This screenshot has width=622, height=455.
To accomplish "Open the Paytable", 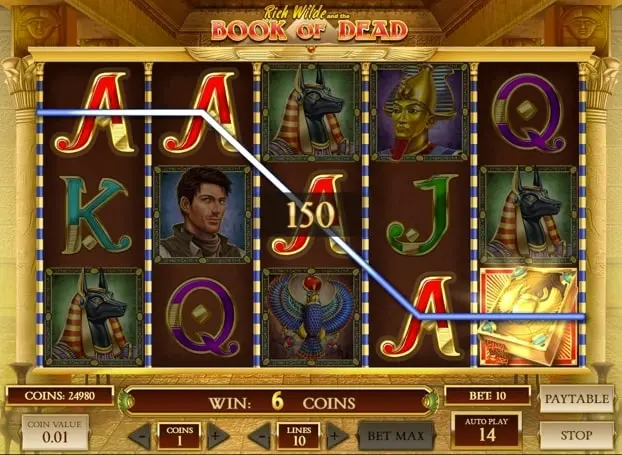I will coord(575,398).
